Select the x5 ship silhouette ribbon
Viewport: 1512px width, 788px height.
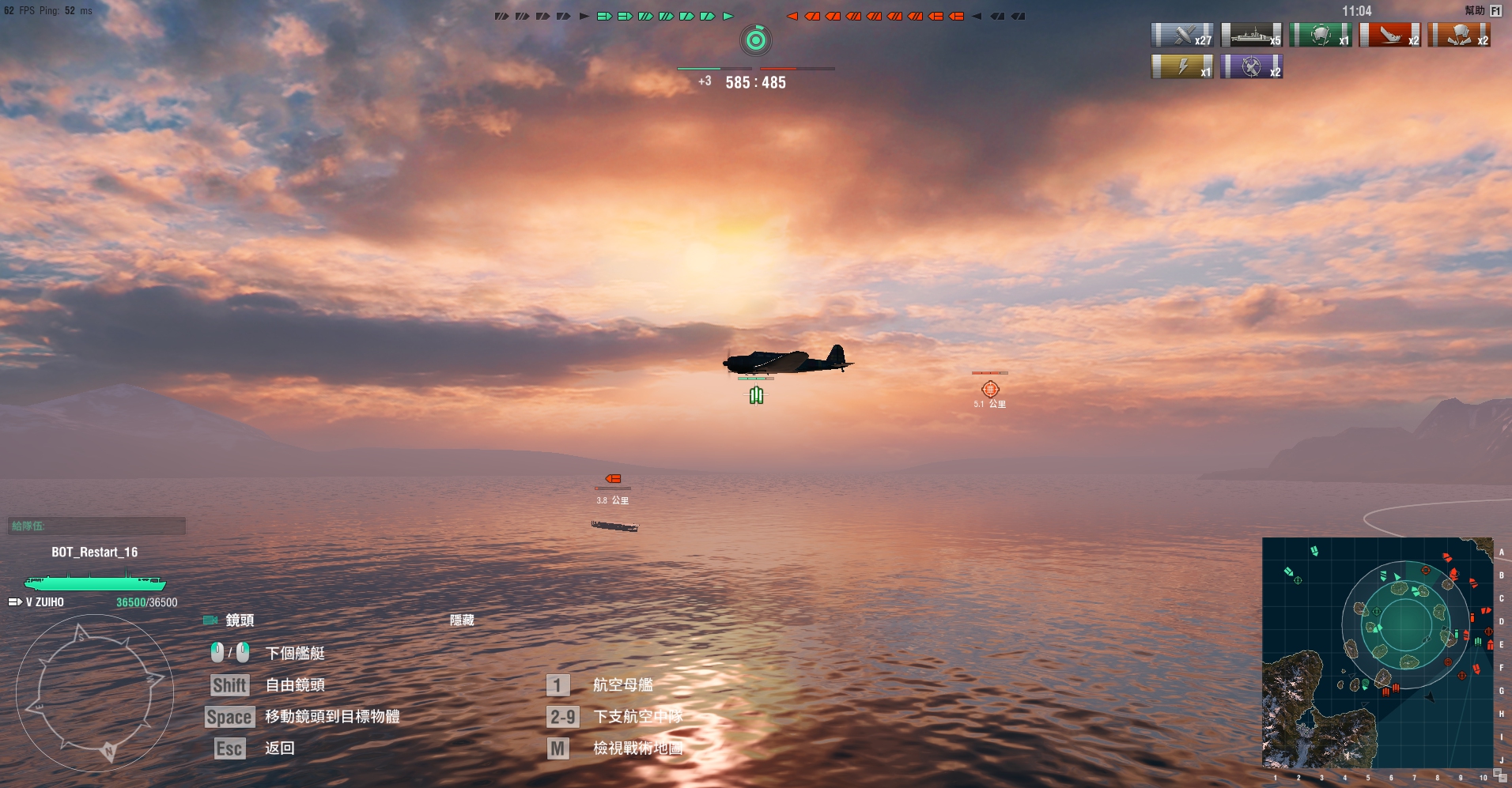click(x=1251, y=36)
